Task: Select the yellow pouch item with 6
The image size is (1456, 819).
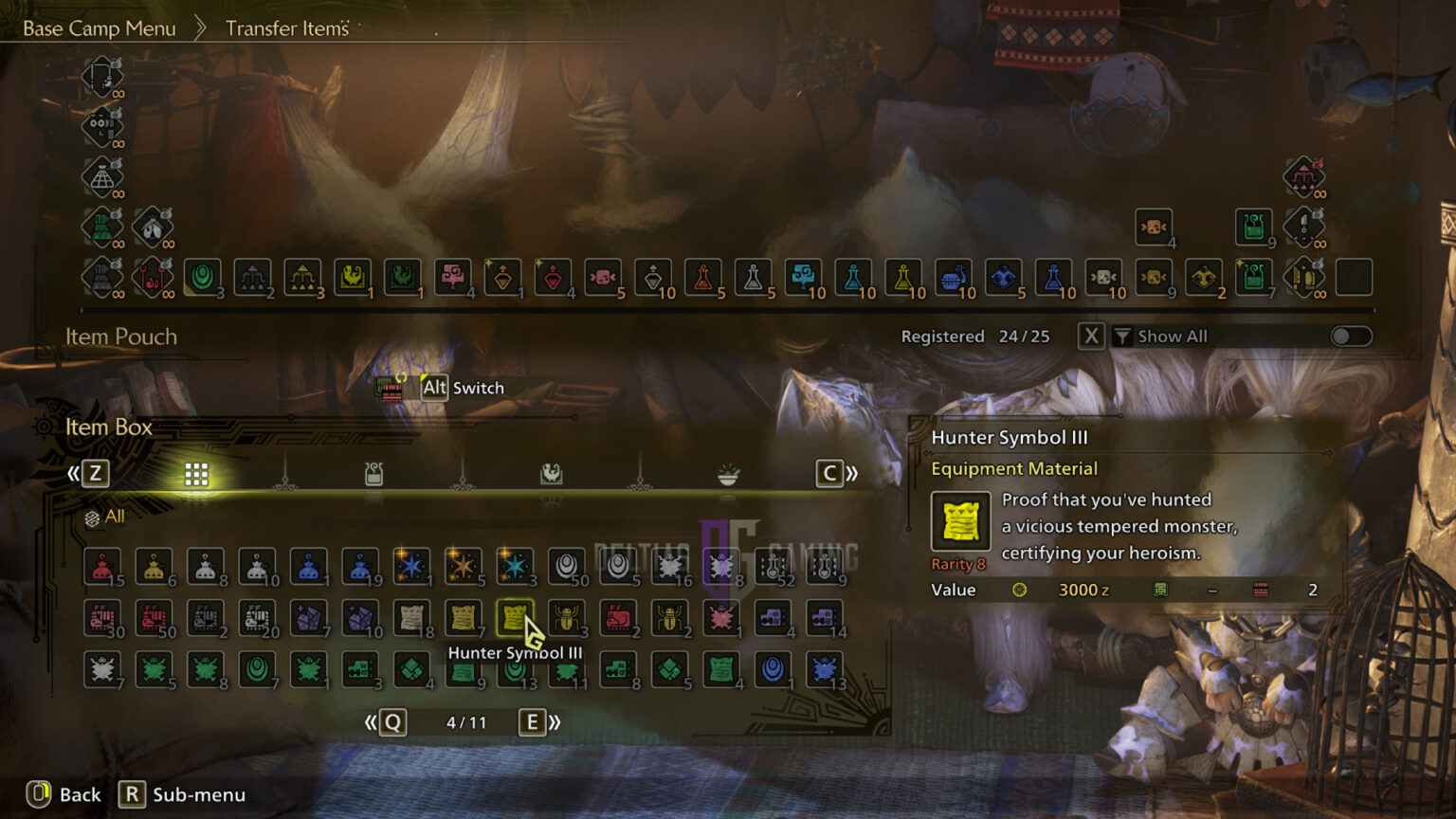Action: (154, 567)
